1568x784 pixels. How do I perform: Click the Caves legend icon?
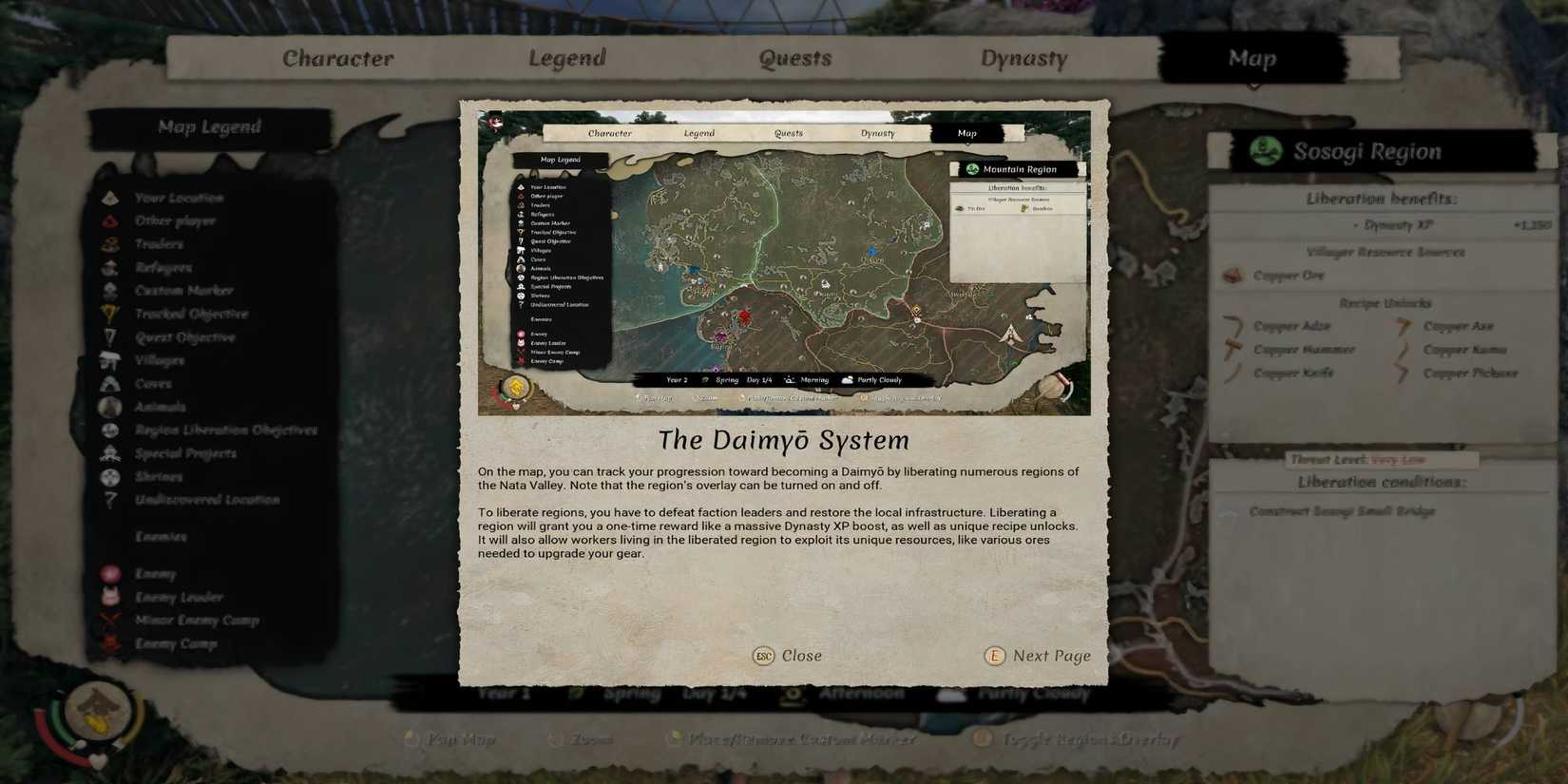pos(111,383)
